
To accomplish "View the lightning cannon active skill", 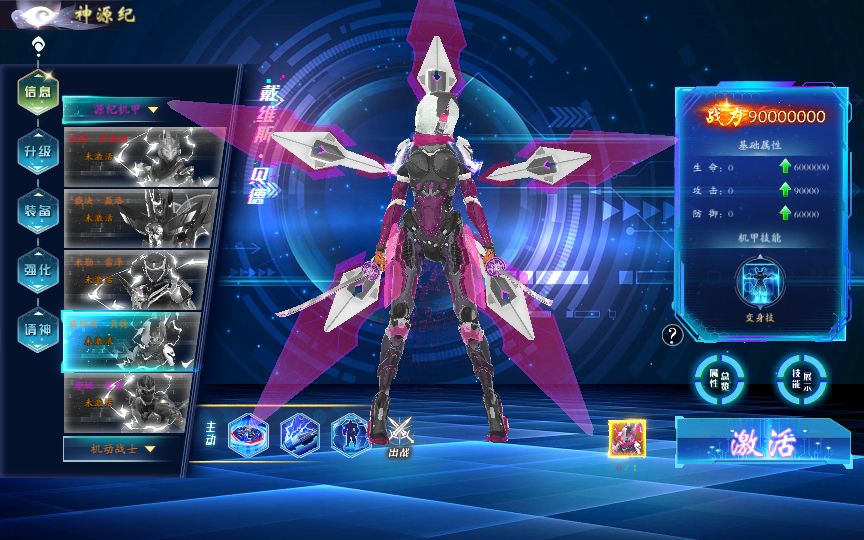I will click(x=299, y=435).
